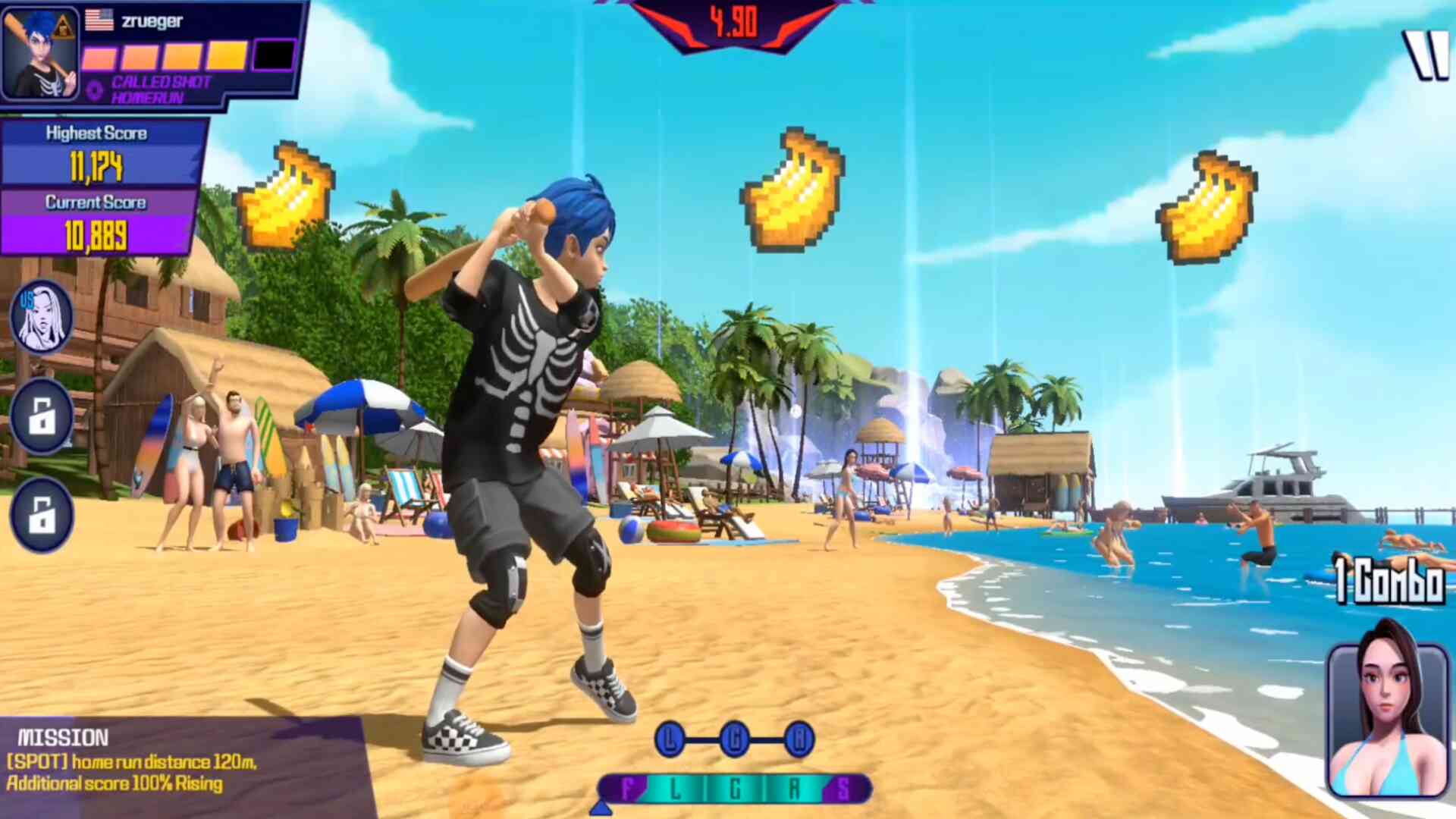Pause the game with the top-right button
1456x819 pixels.
point(1427,55)
